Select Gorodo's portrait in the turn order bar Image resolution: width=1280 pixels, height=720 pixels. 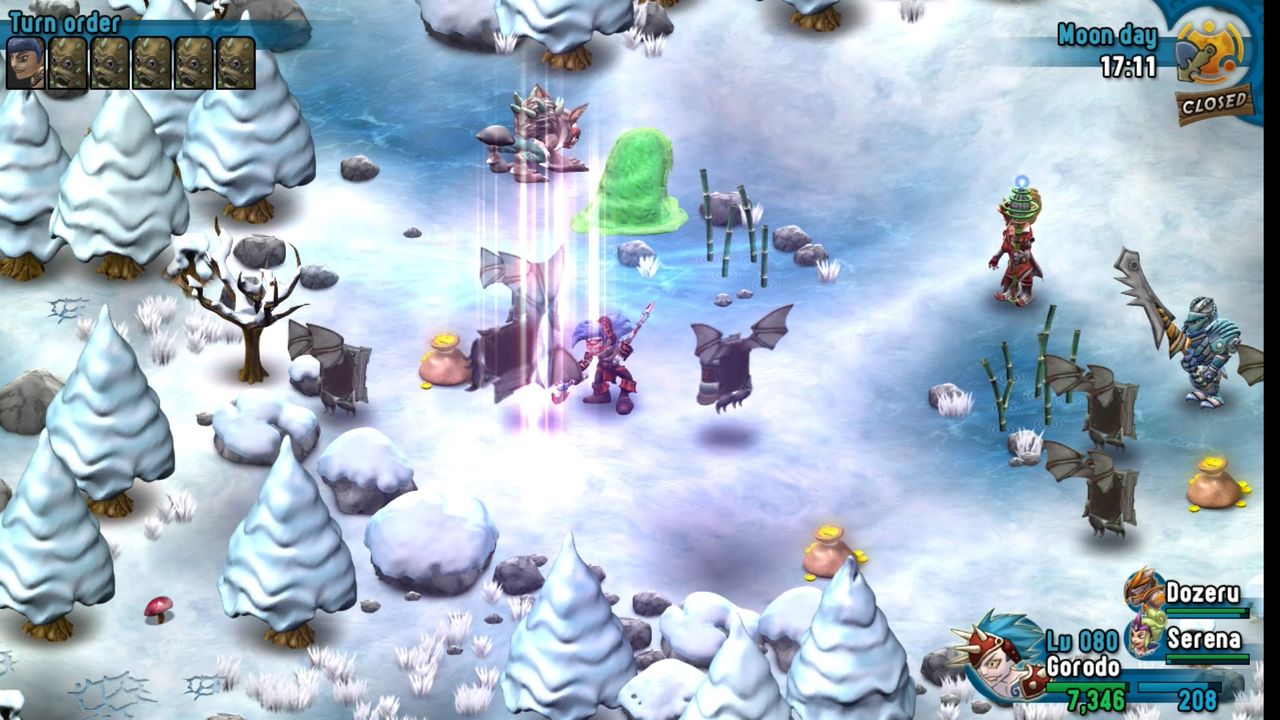pos(27,62)
